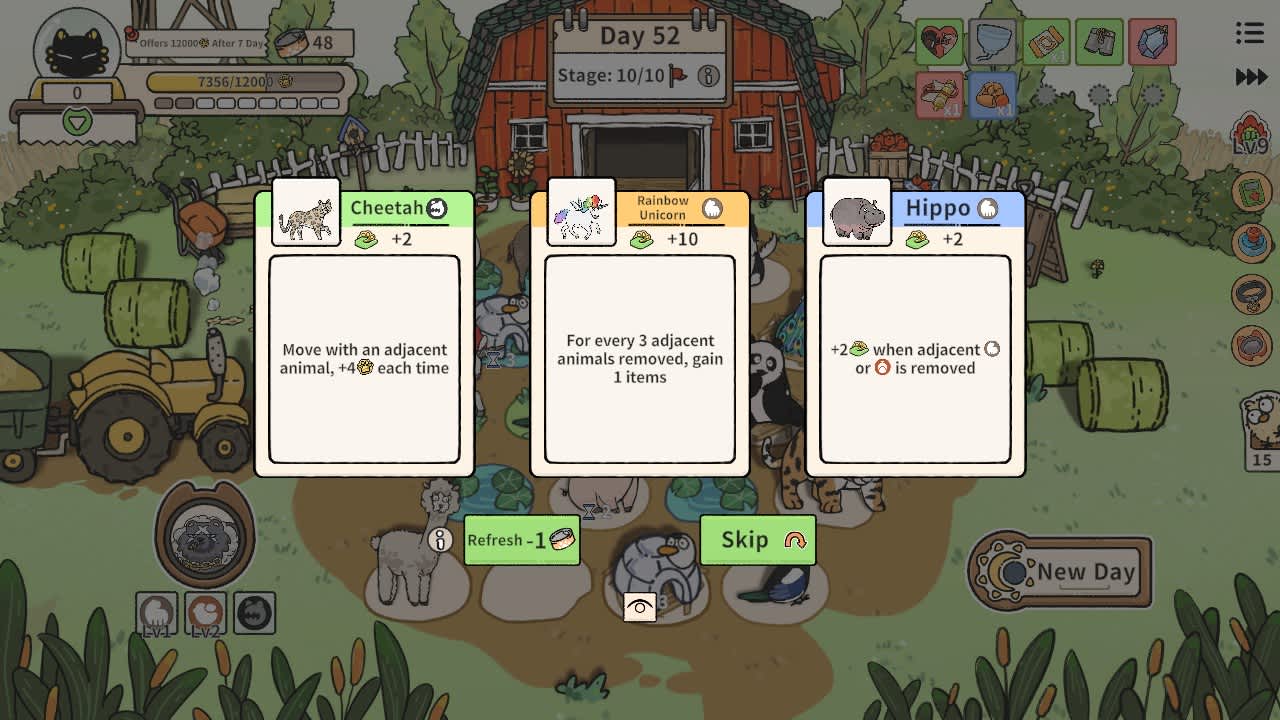Open the collar icon in the sidebar
The height and width of the screenshot is (720, 1280).
(1251, 295)
